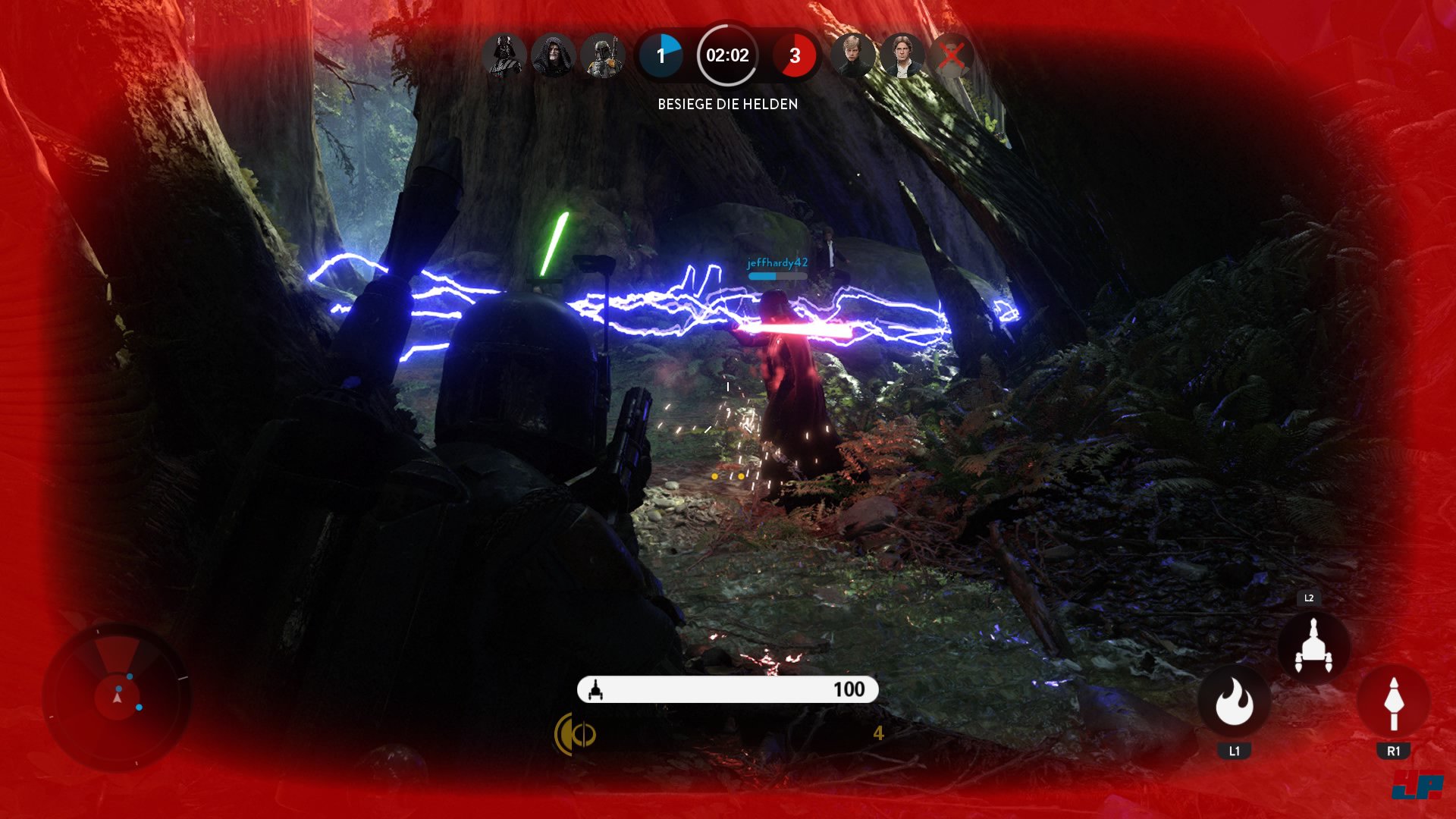Select the Emperor Palpatine portrait

(x=554, y=55)
